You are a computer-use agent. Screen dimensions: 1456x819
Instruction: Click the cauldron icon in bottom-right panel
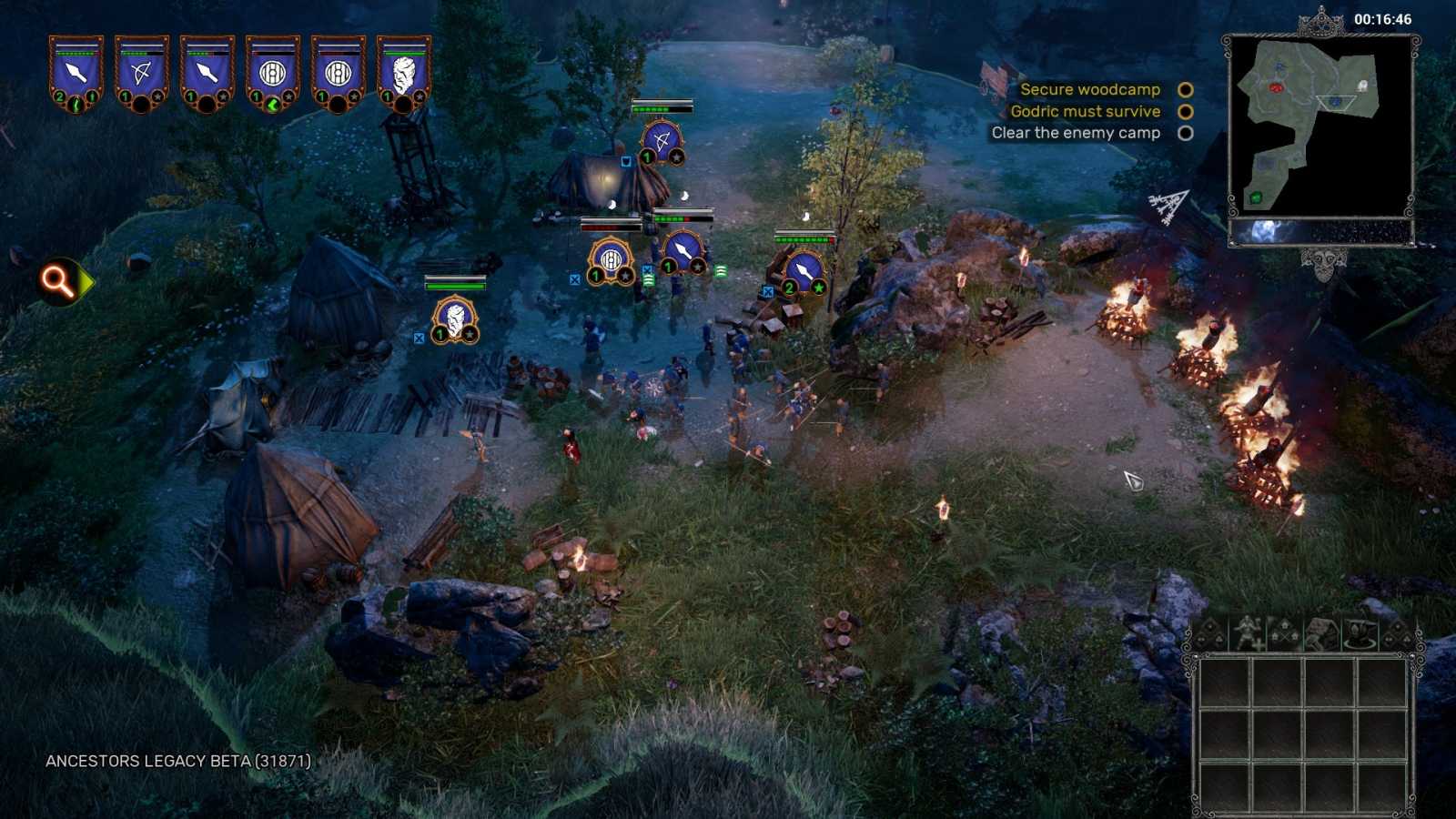pyautogui.click(x=1359, y=631)
